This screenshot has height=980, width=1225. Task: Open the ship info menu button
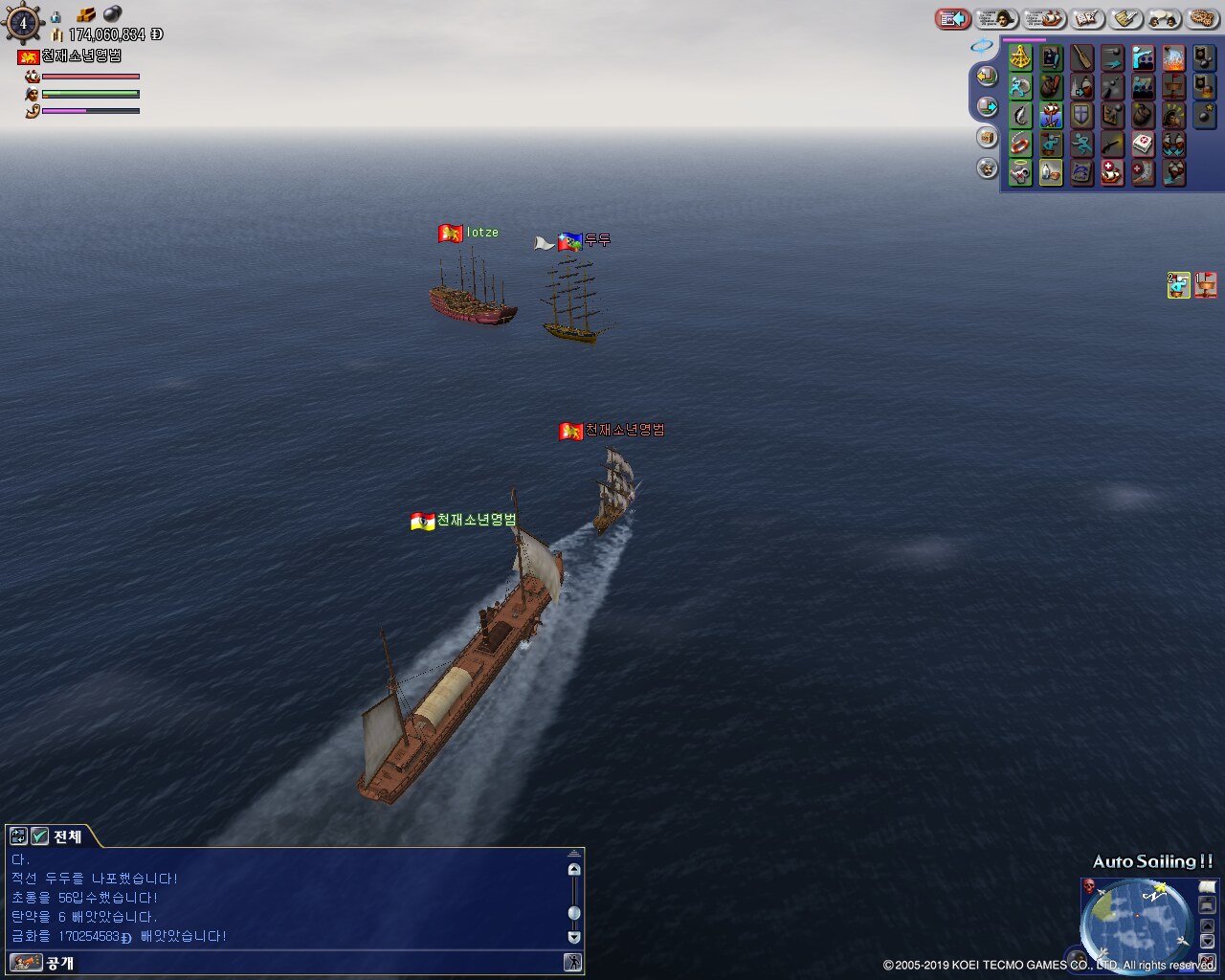[1043, 18]
